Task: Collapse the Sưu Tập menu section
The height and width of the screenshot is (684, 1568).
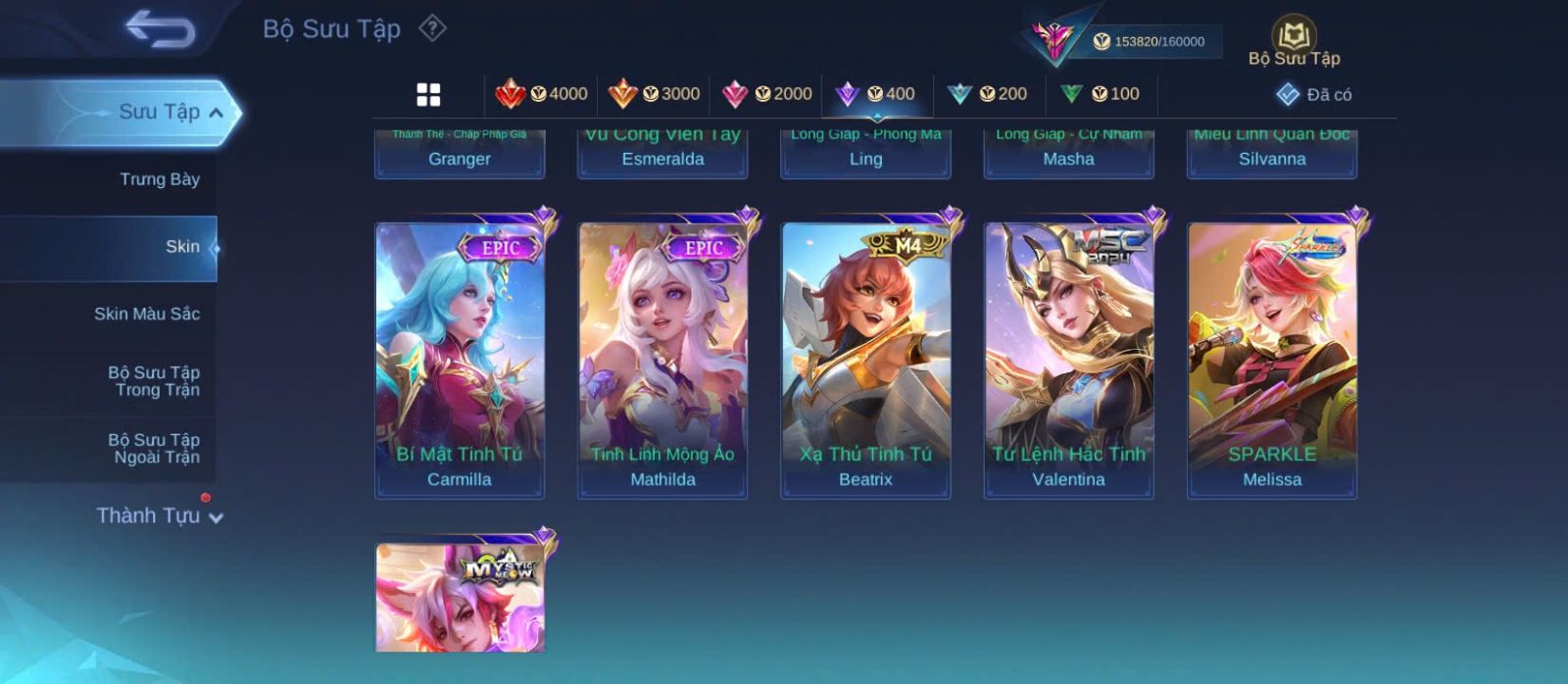Action: 216,113
